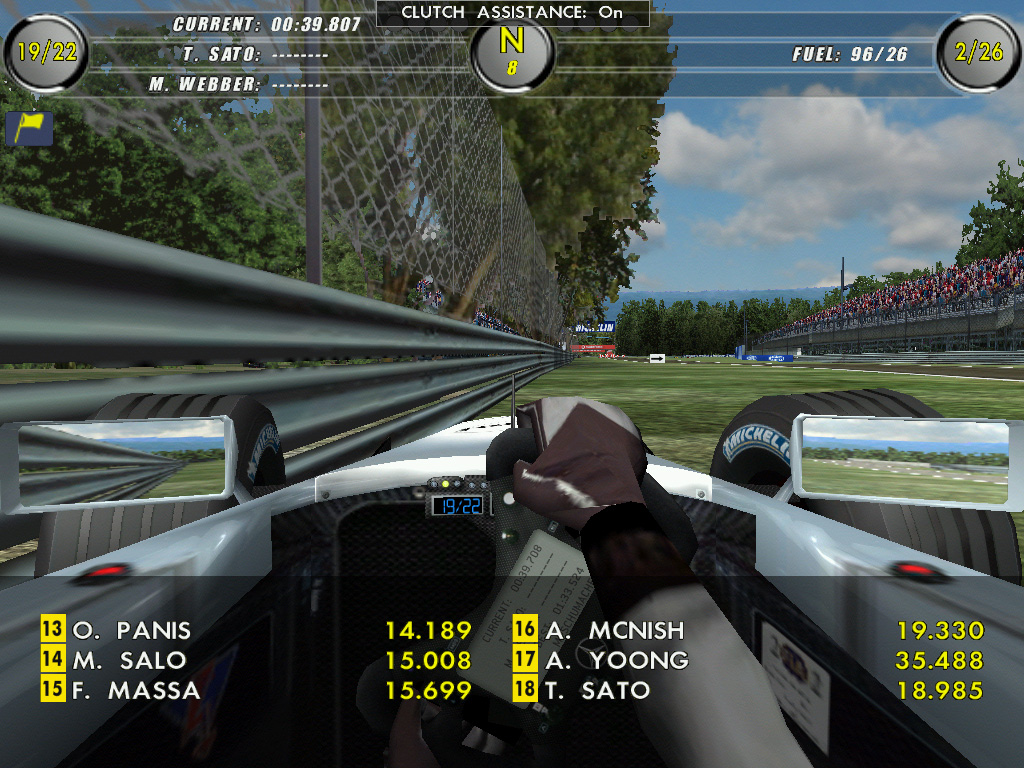
Task: Select F. Massa in position 15
Action: (x=135, y=691)
